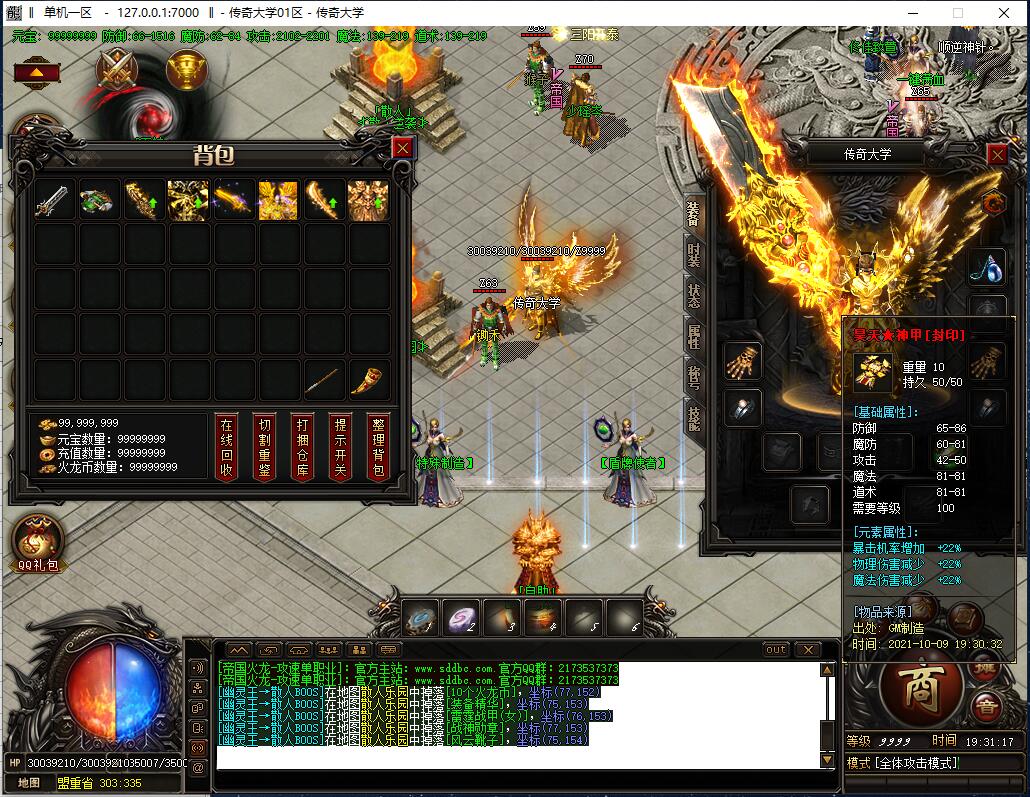Image resolution: width=1030 pixels, height=797 pixels.
Task: Choose the 打捆仓库 warehouse button
Action: pyautogui.click(x=301, y=447)
